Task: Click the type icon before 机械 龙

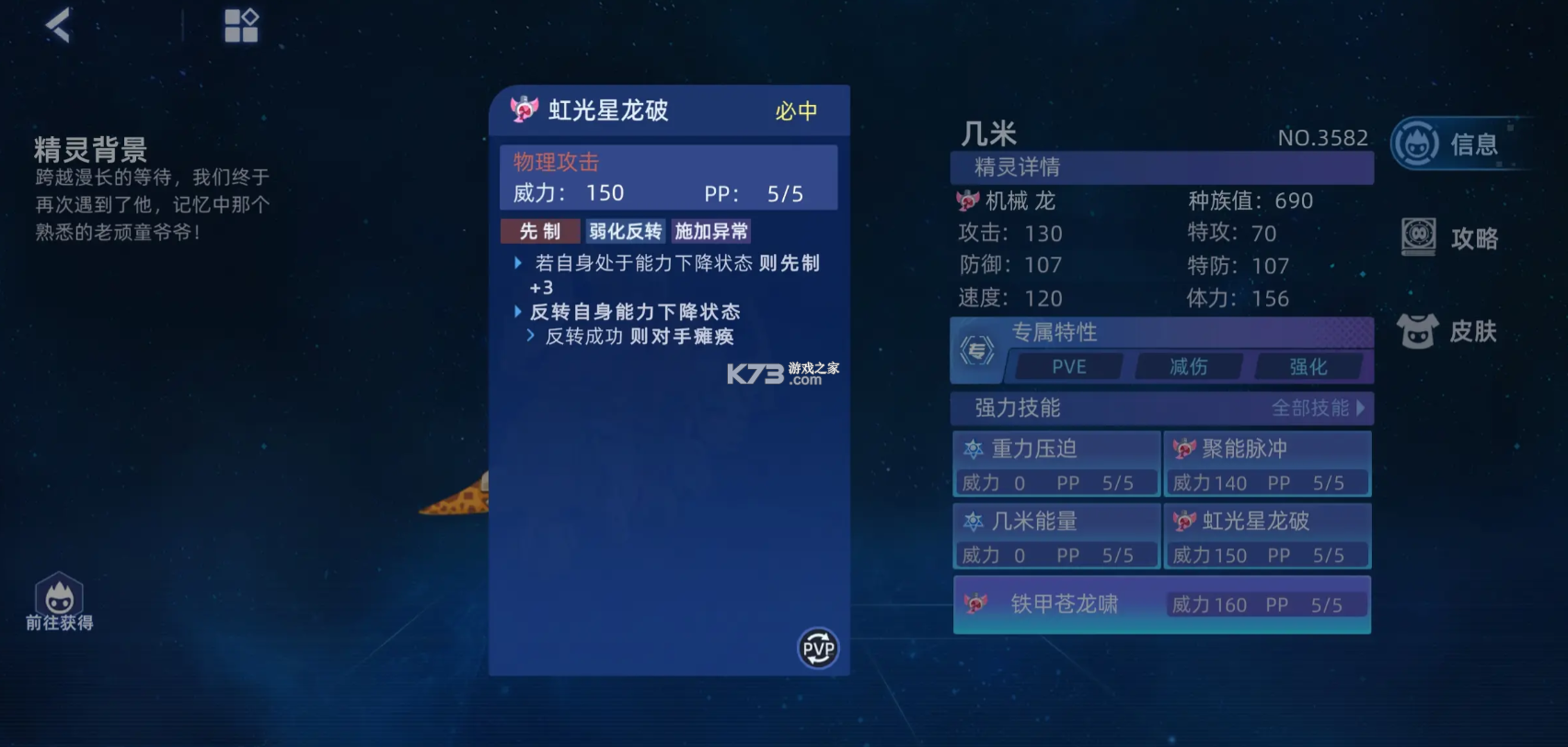Action: coord(966,201)
